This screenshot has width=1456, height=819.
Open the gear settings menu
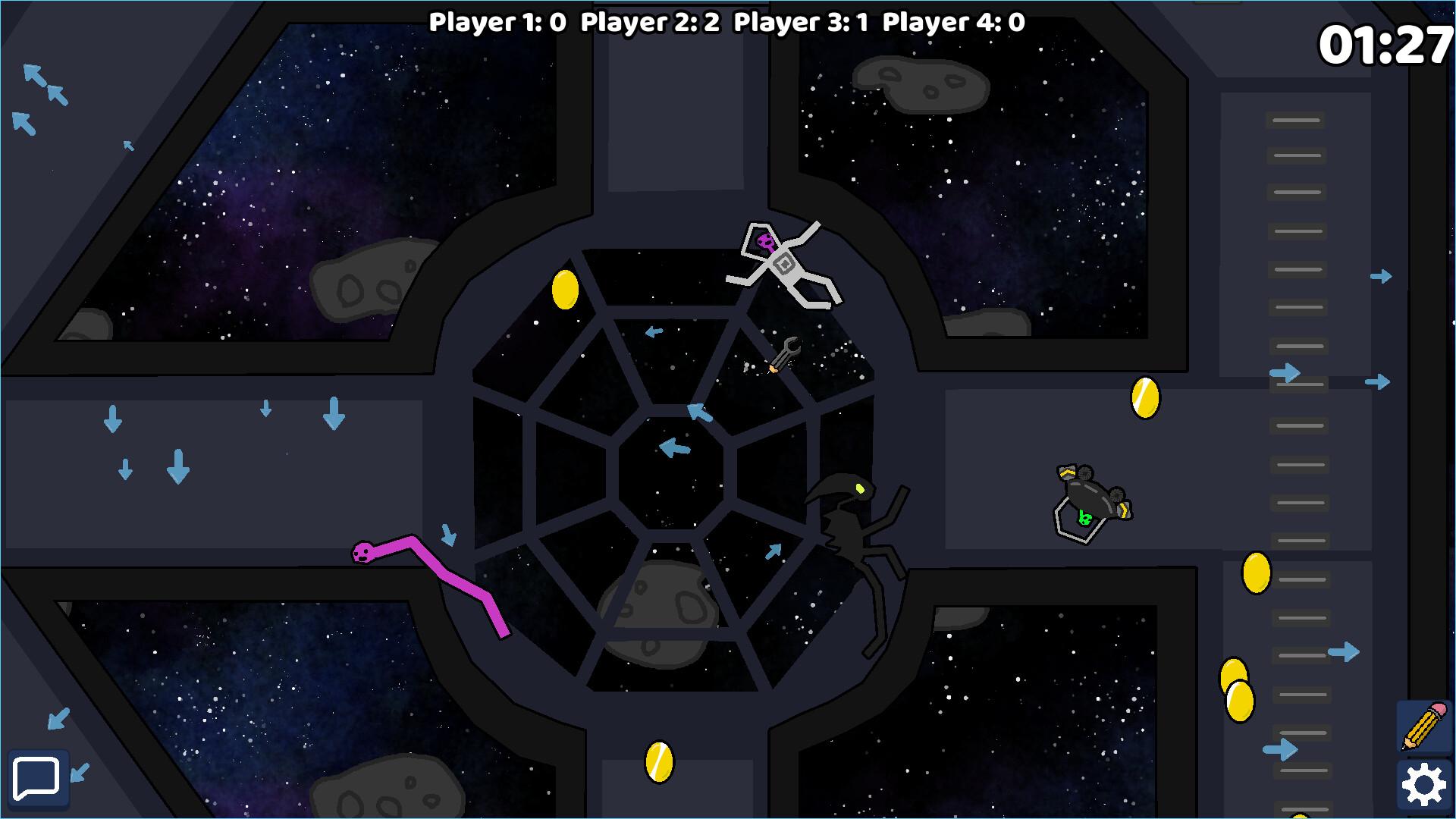(1424, 785)
